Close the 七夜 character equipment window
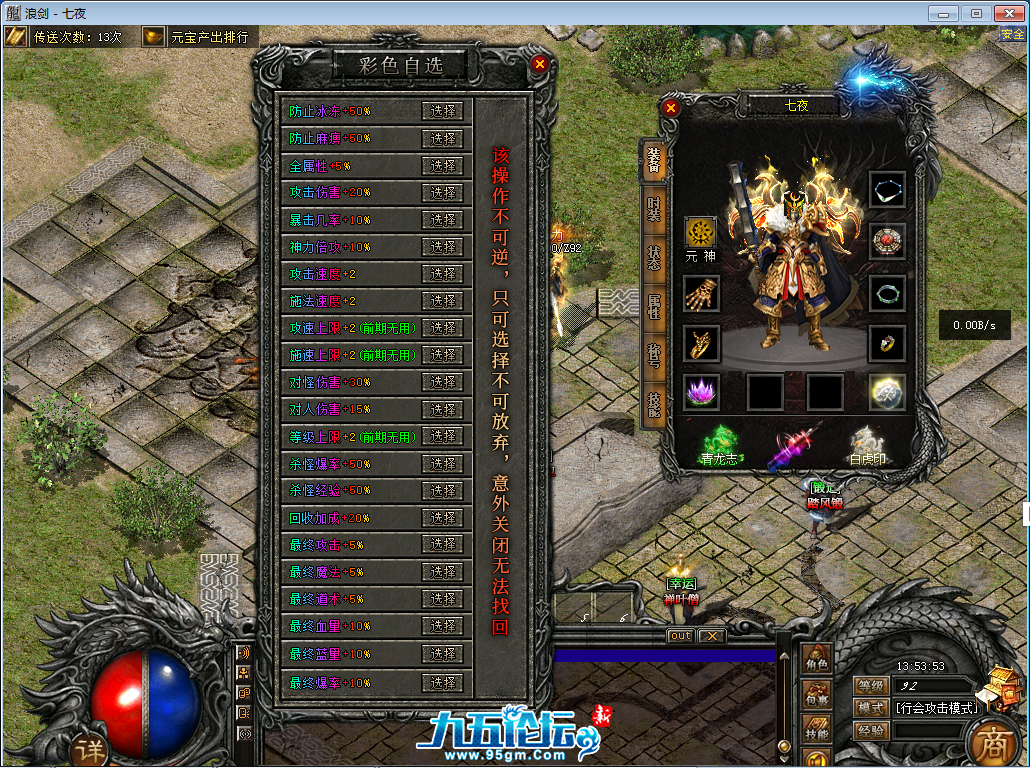Viewport: 1030px width, 768px height. tap(671, 107)
